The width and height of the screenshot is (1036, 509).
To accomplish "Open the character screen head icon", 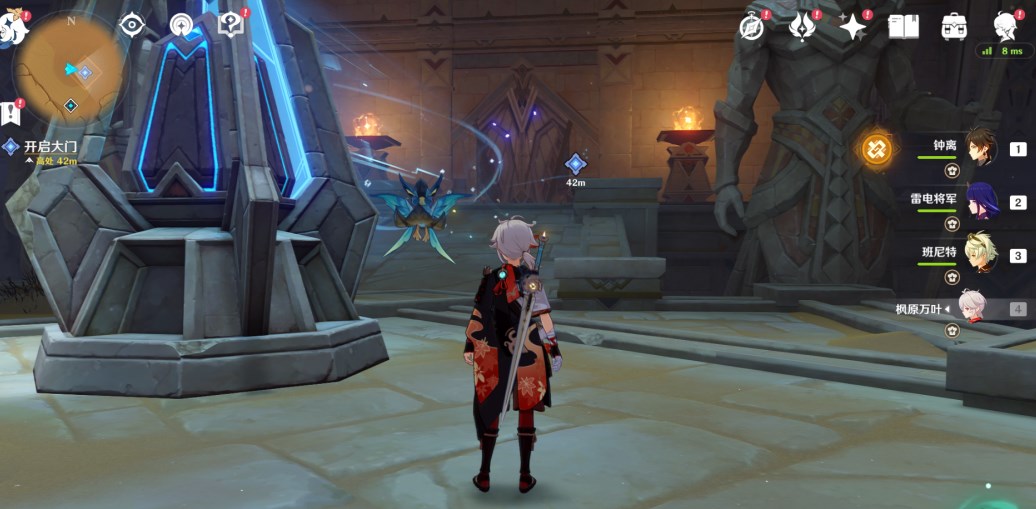I will 1006,27.
